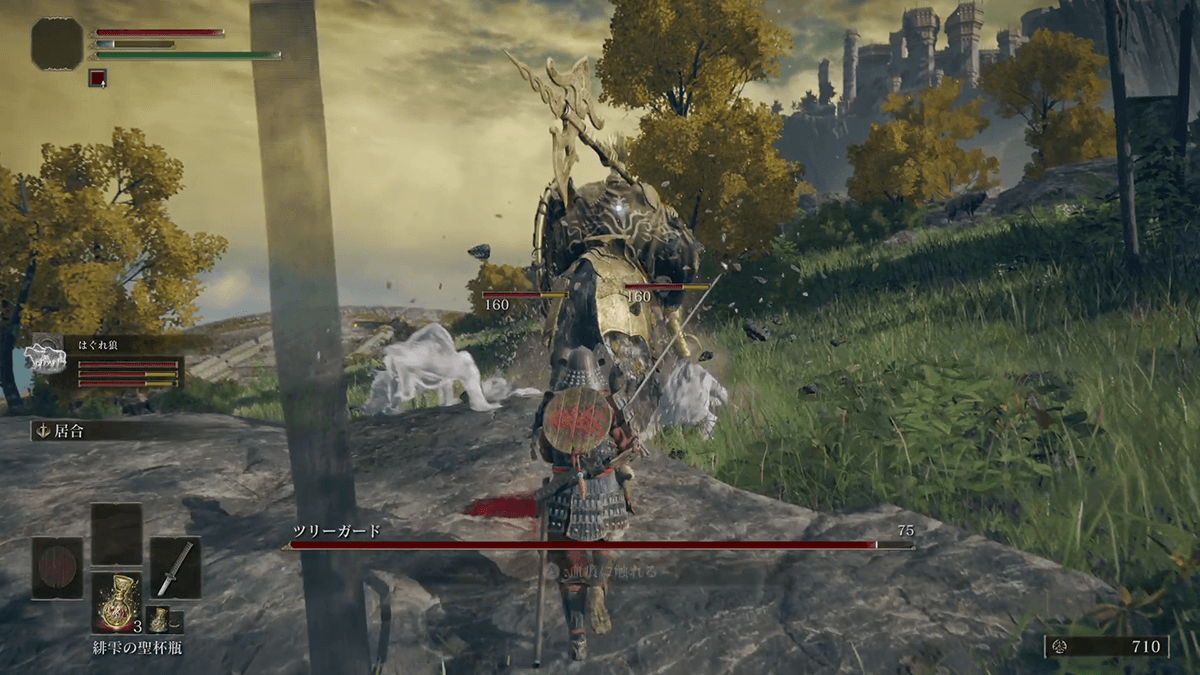1200x675 pixels.
Task: Select the round shield left-hand slot
Action: pos(57,568)
